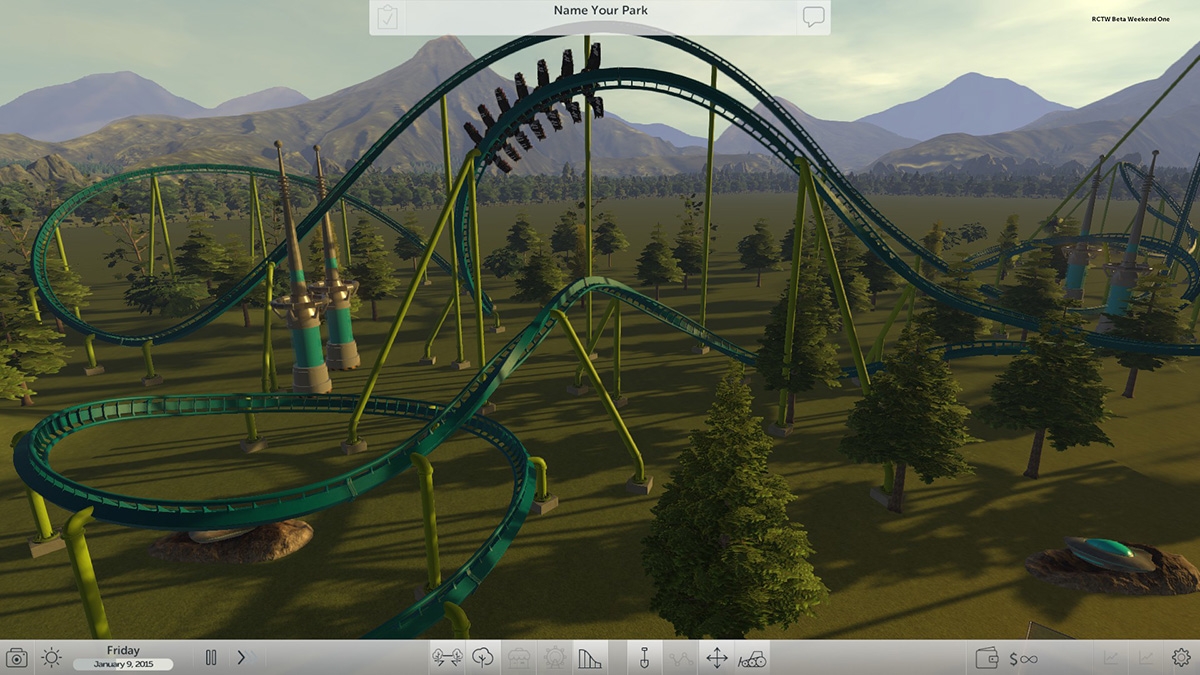Open the shops and stalls tool
This screenshot has width=1200, height=675.
pyautogui.click(x=518, y=658)
